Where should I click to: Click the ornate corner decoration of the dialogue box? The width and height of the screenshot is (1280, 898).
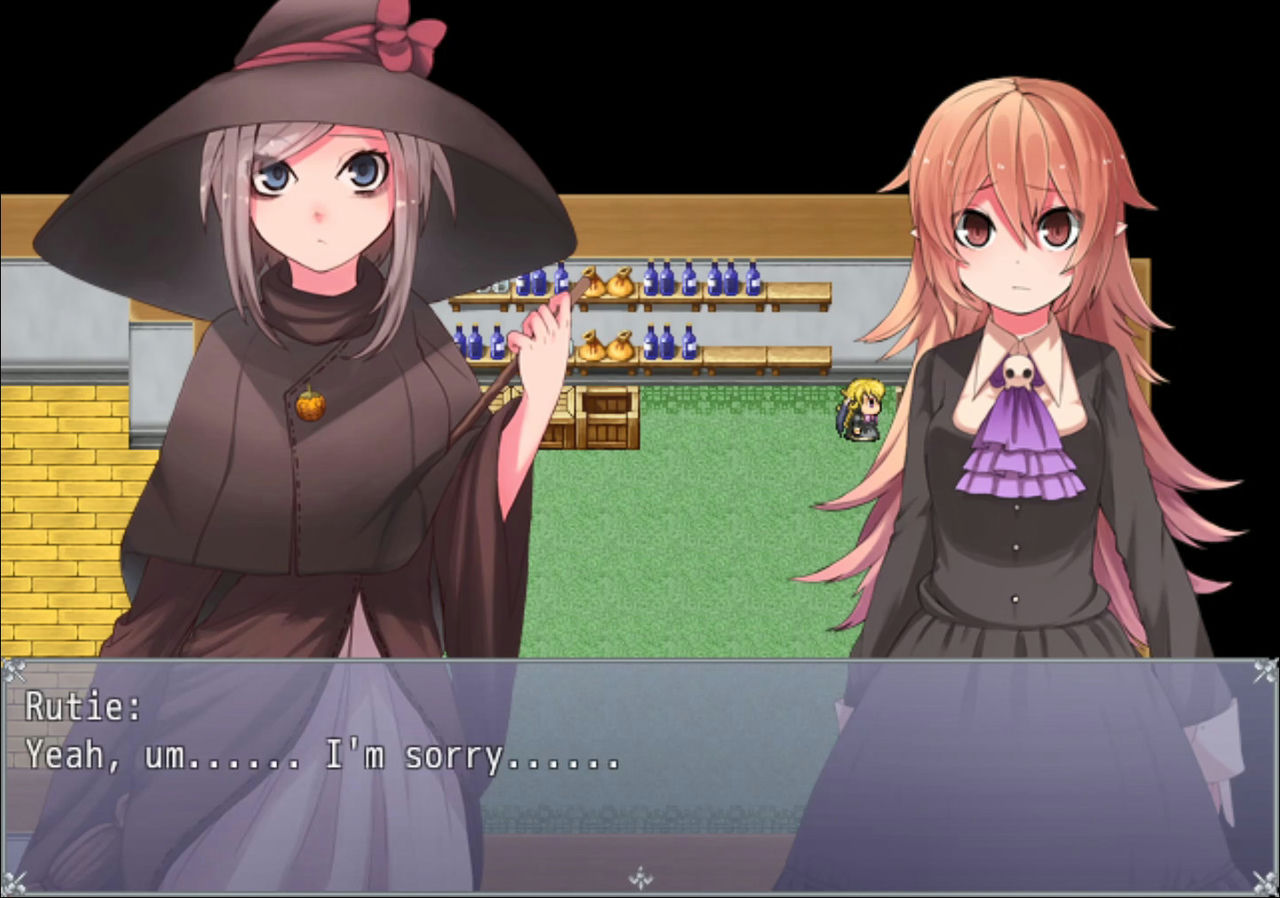pyautogui.click(x=14, y=668)
